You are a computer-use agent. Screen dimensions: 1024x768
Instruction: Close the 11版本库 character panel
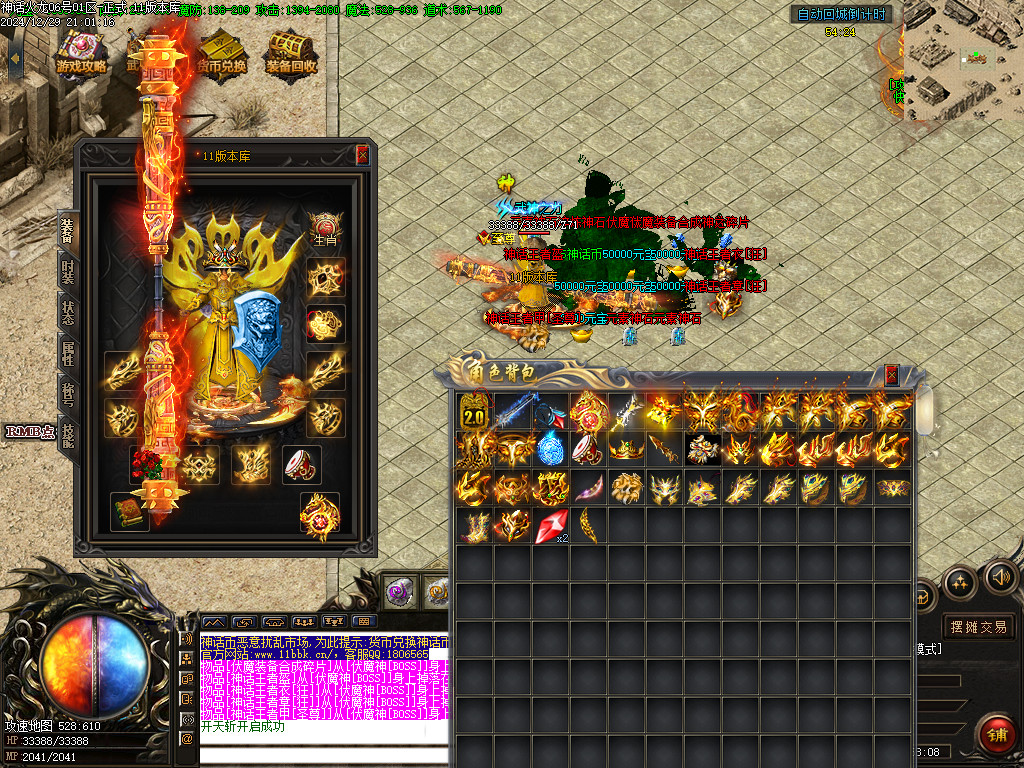(x=362, y=155)
